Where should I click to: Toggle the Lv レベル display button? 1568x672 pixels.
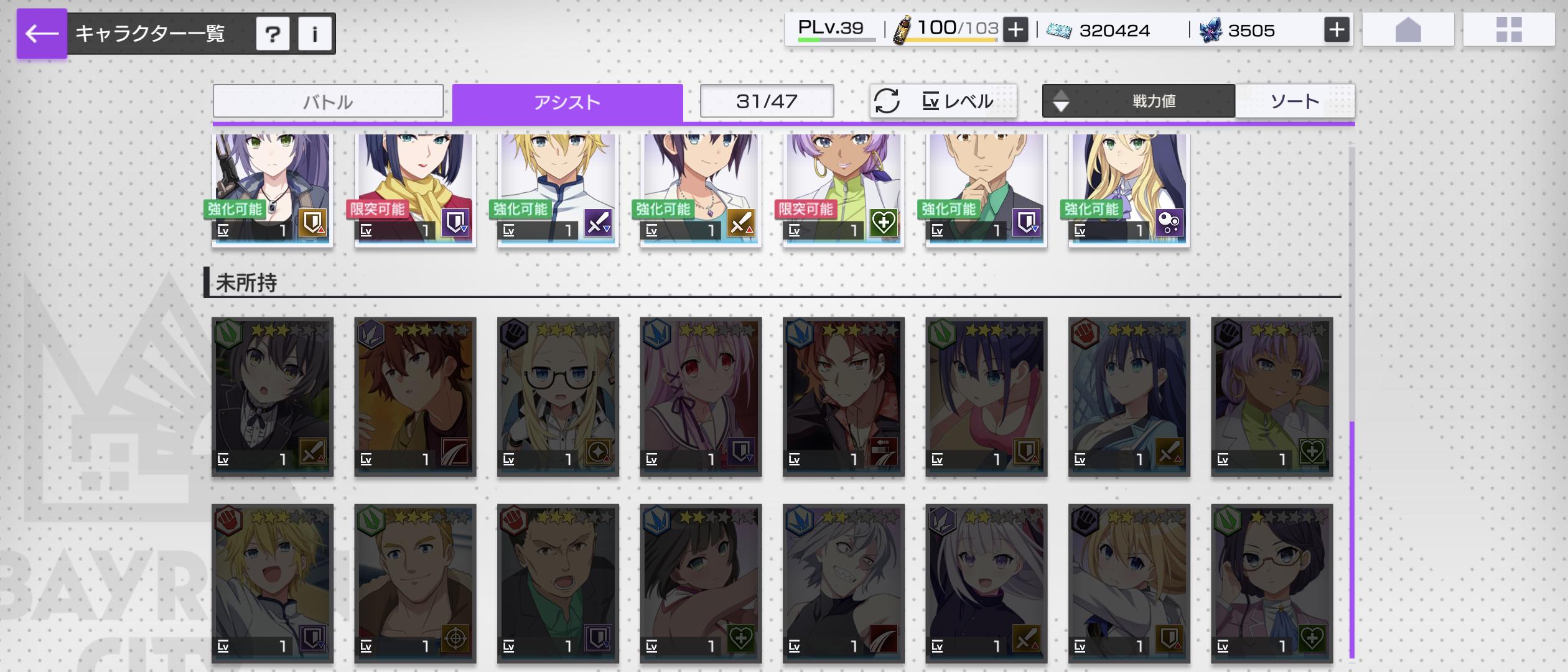(x=943, y=101)
